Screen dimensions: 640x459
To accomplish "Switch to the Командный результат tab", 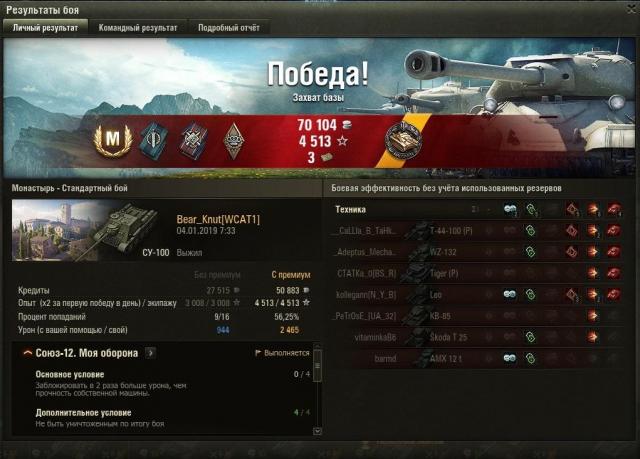I will click(137, 28).
